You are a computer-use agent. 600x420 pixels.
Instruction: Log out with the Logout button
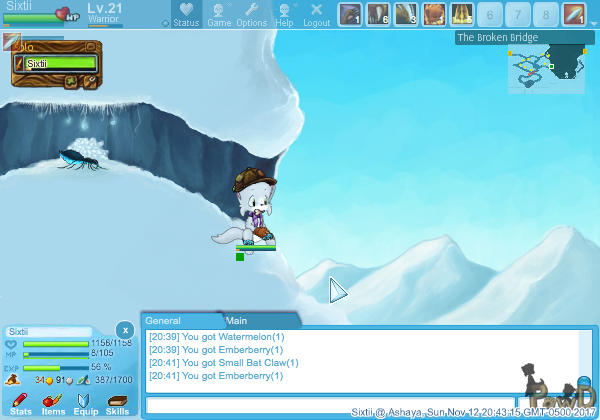point(316,15)
